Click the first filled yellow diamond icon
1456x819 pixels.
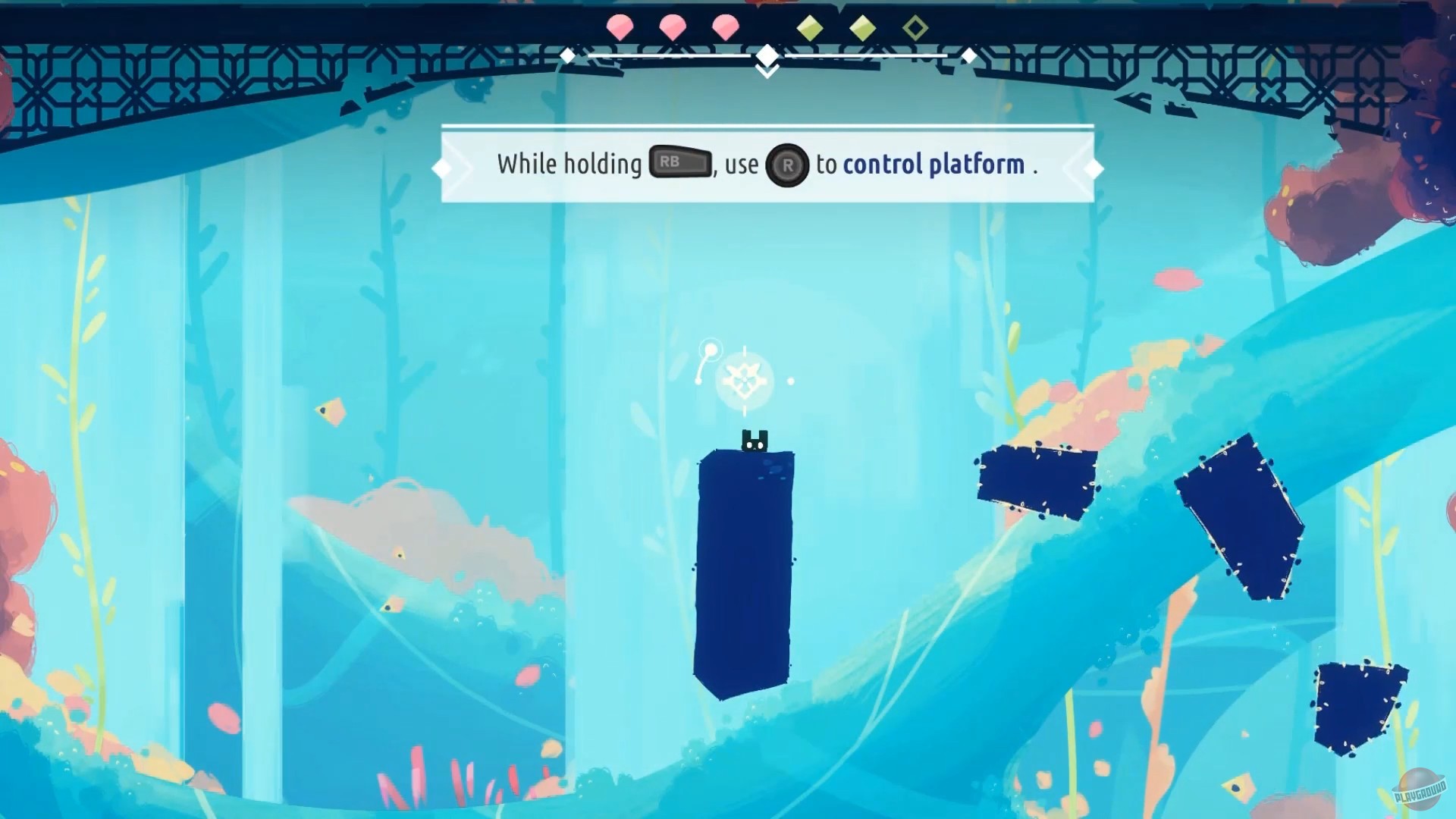pos(810,27)
